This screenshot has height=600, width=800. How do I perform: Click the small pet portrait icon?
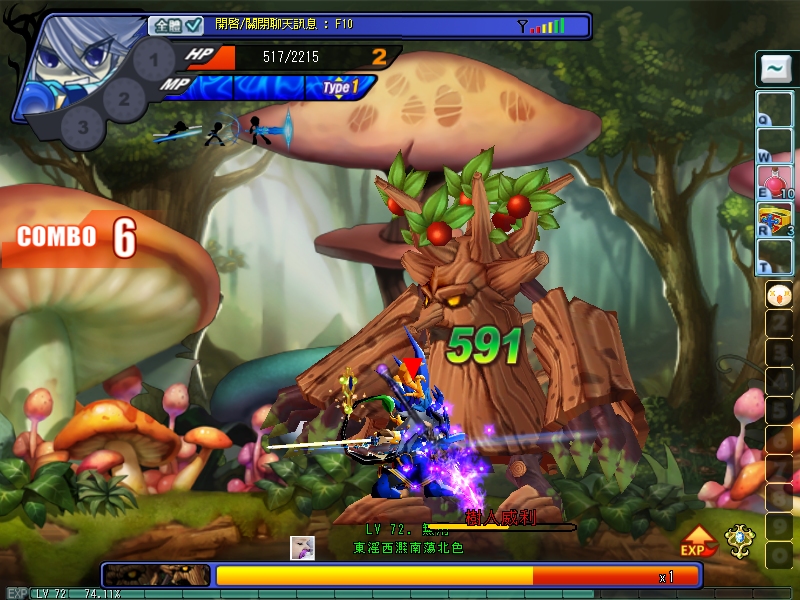tap(302, 547)
